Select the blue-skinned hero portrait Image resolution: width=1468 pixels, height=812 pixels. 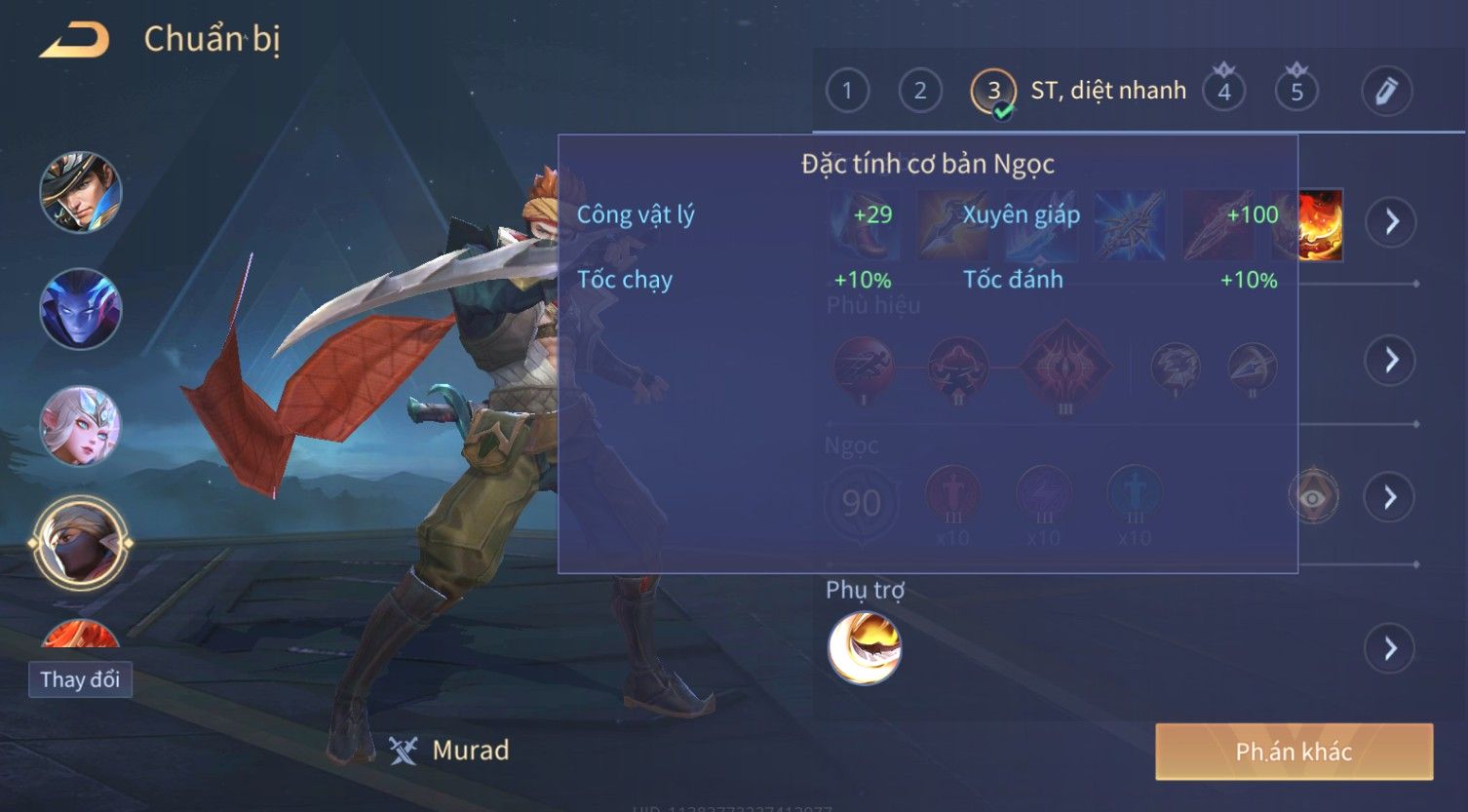point(81,309)
